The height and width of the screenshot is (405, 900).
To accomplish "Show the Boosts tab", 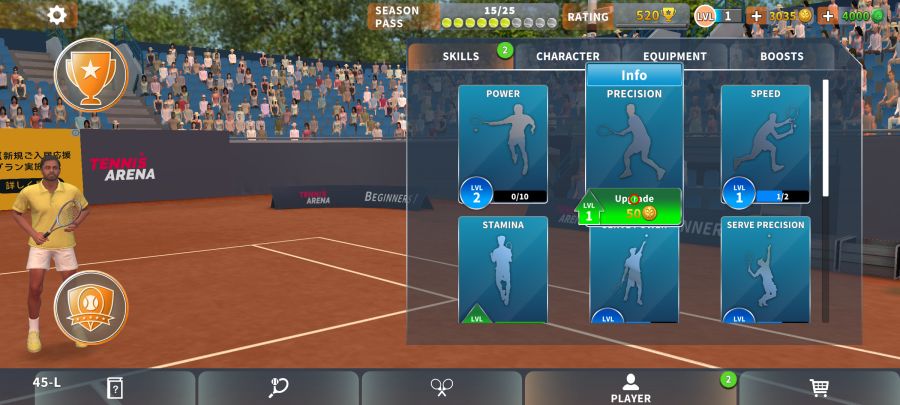I will pyautogui.click(x=781, y=57).
